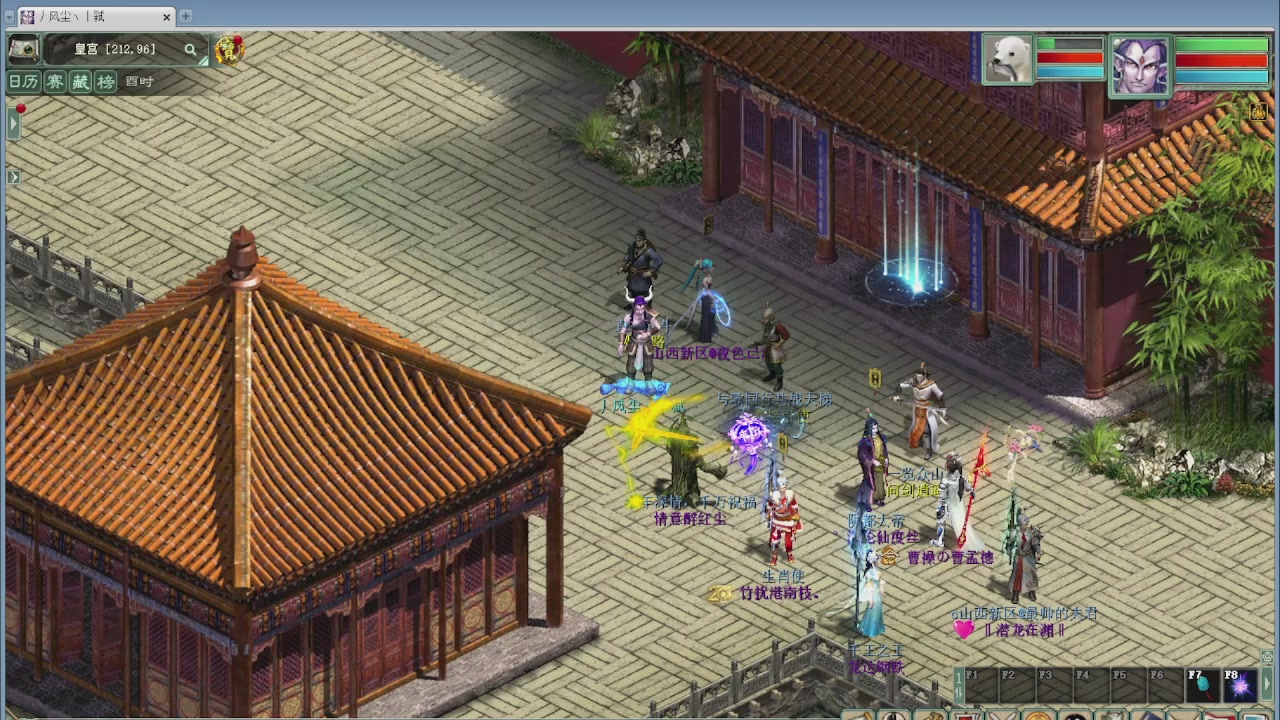The image size is (1280, 720).
Task: Expand the hotbar with right arrow button
Action: 1266,684
